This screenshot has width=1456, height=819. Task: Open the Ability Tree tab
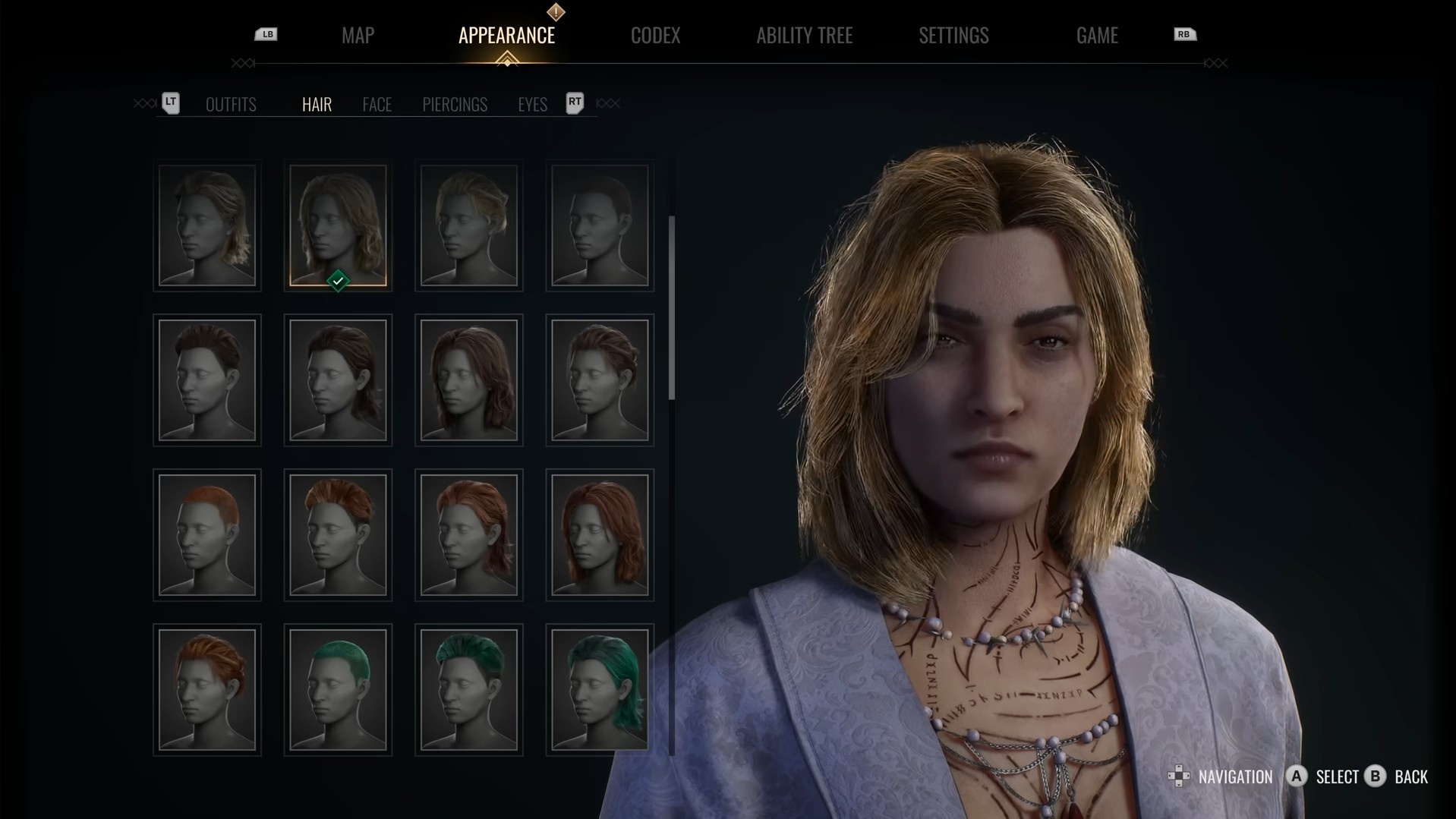[804, 36]
